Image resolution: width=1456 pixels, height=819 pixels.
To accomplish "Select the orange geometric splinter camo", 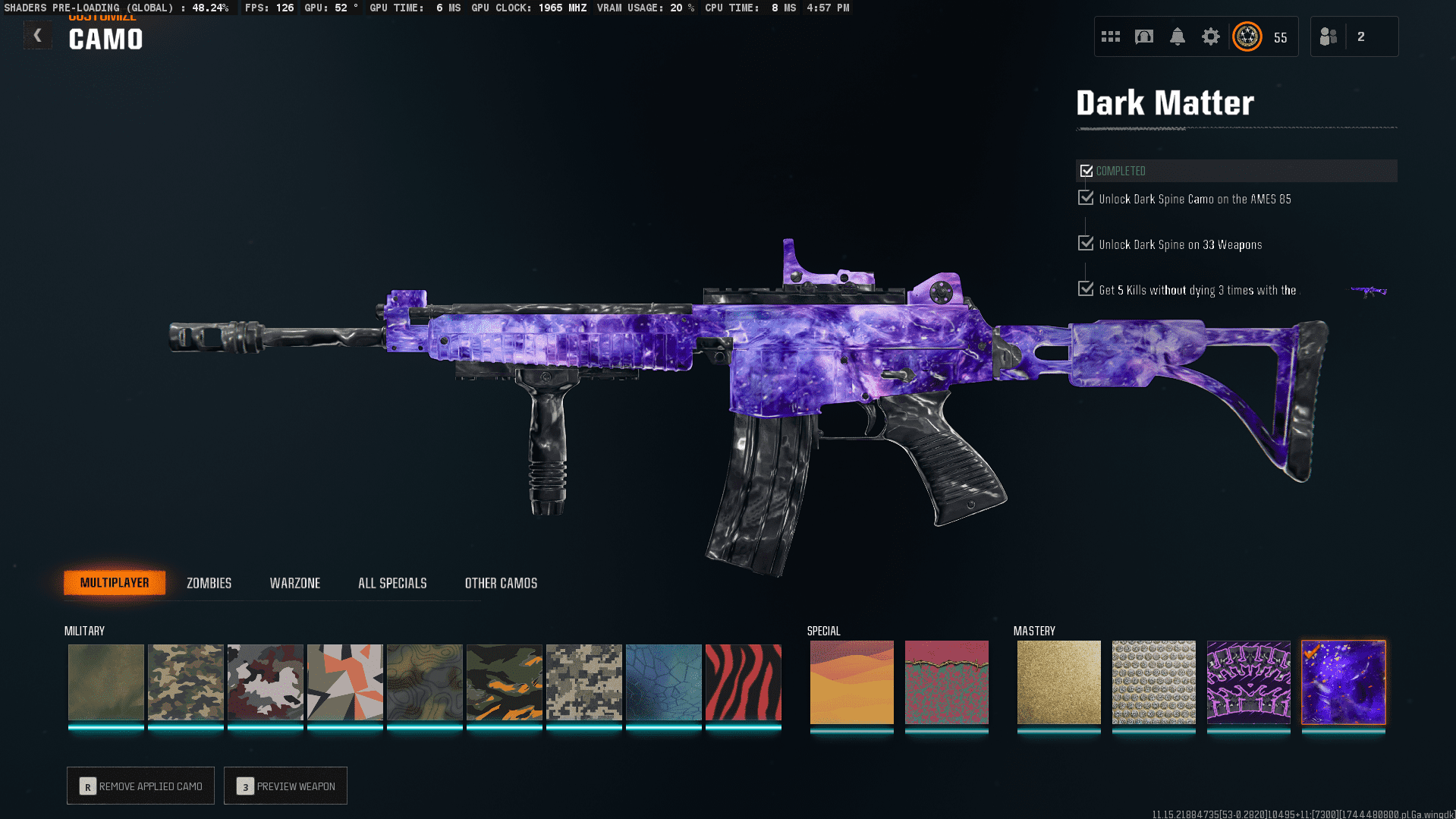I will pyautogui.click(x=344, y=682).
